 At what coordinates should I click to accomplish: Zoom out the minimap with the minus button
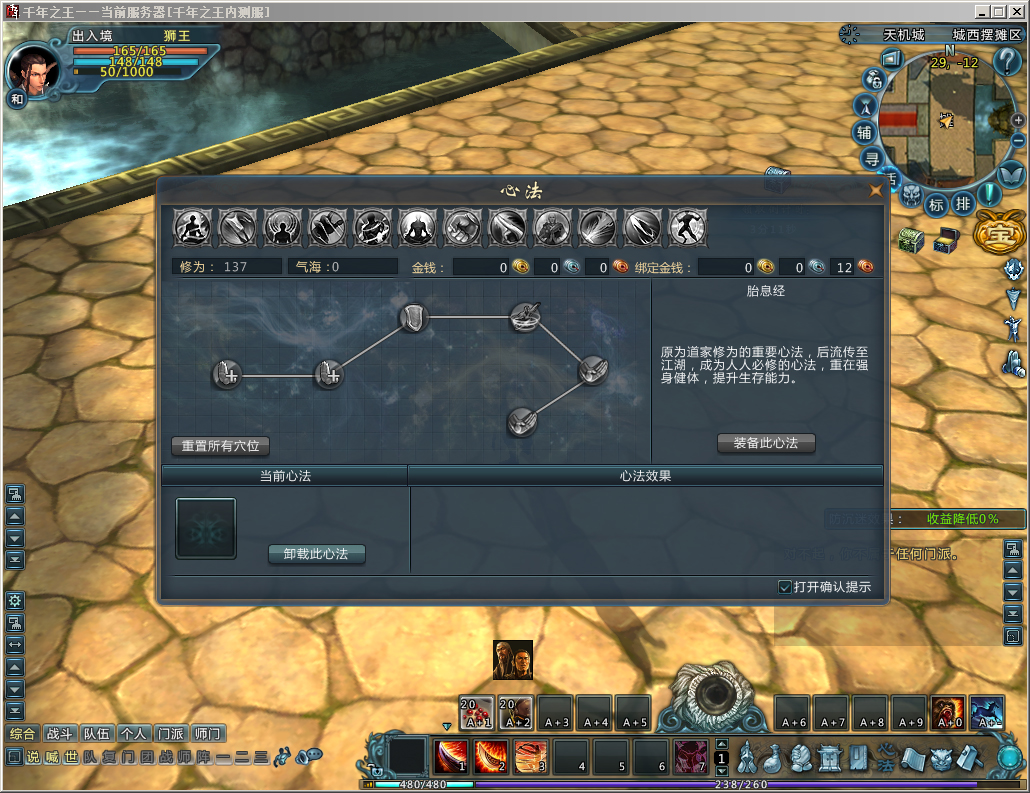tap(1018, 143)
